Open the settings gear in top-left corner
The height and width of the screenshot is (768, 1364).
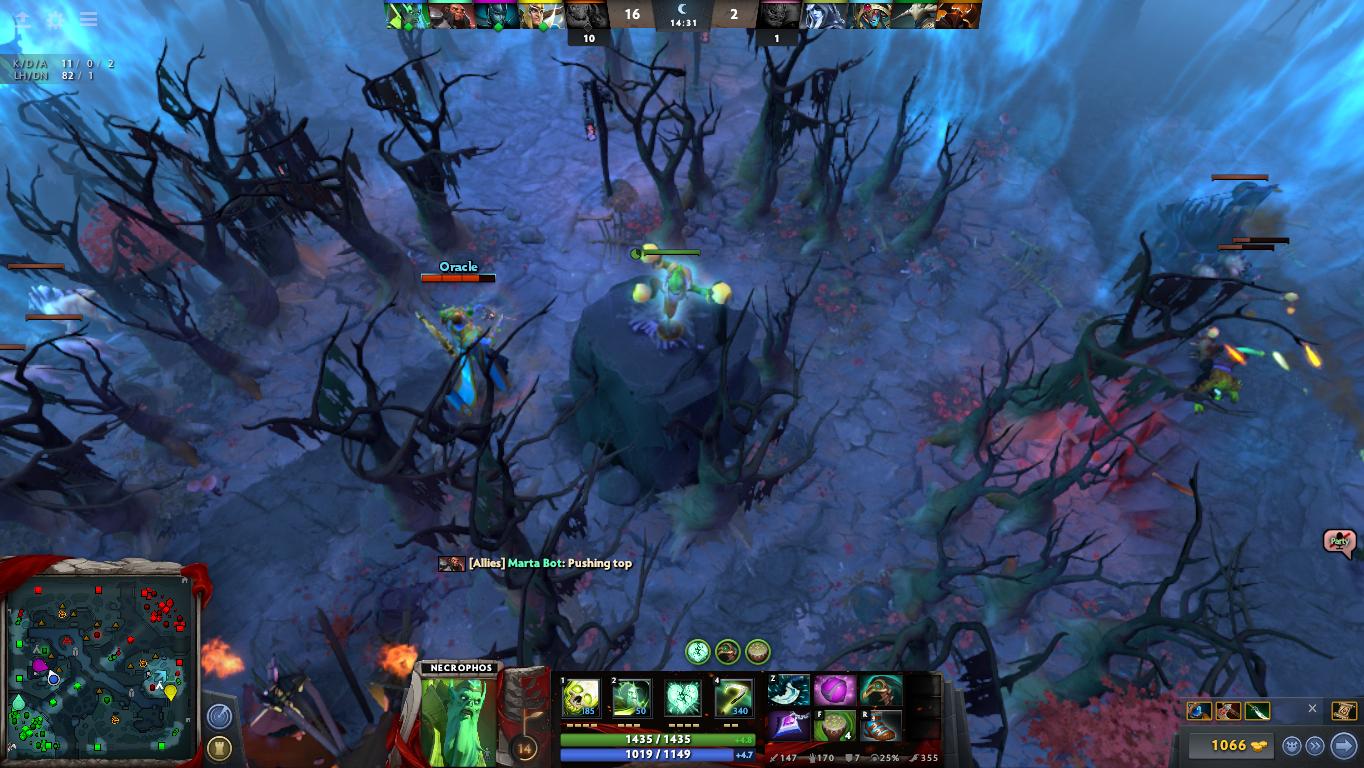pos(56,19)
